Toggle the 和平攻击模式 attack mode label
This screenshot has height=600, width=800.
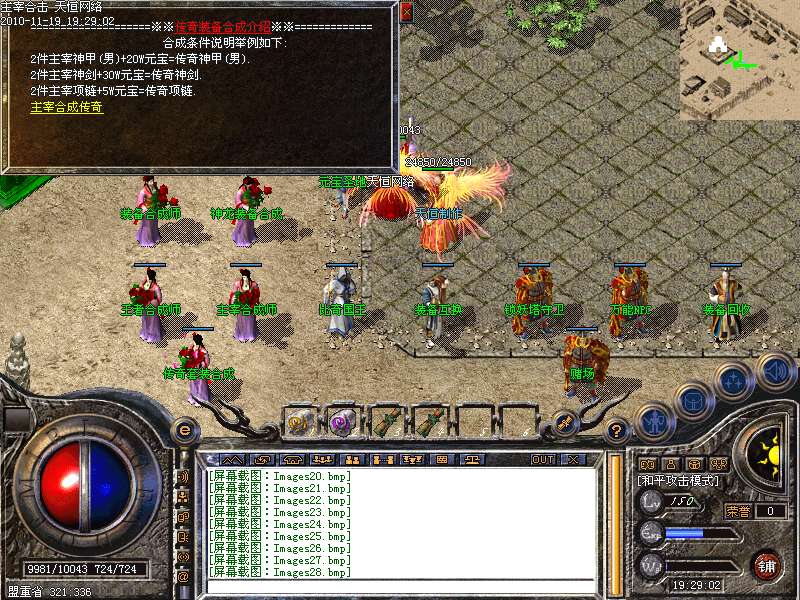click(x=680, y=481)
